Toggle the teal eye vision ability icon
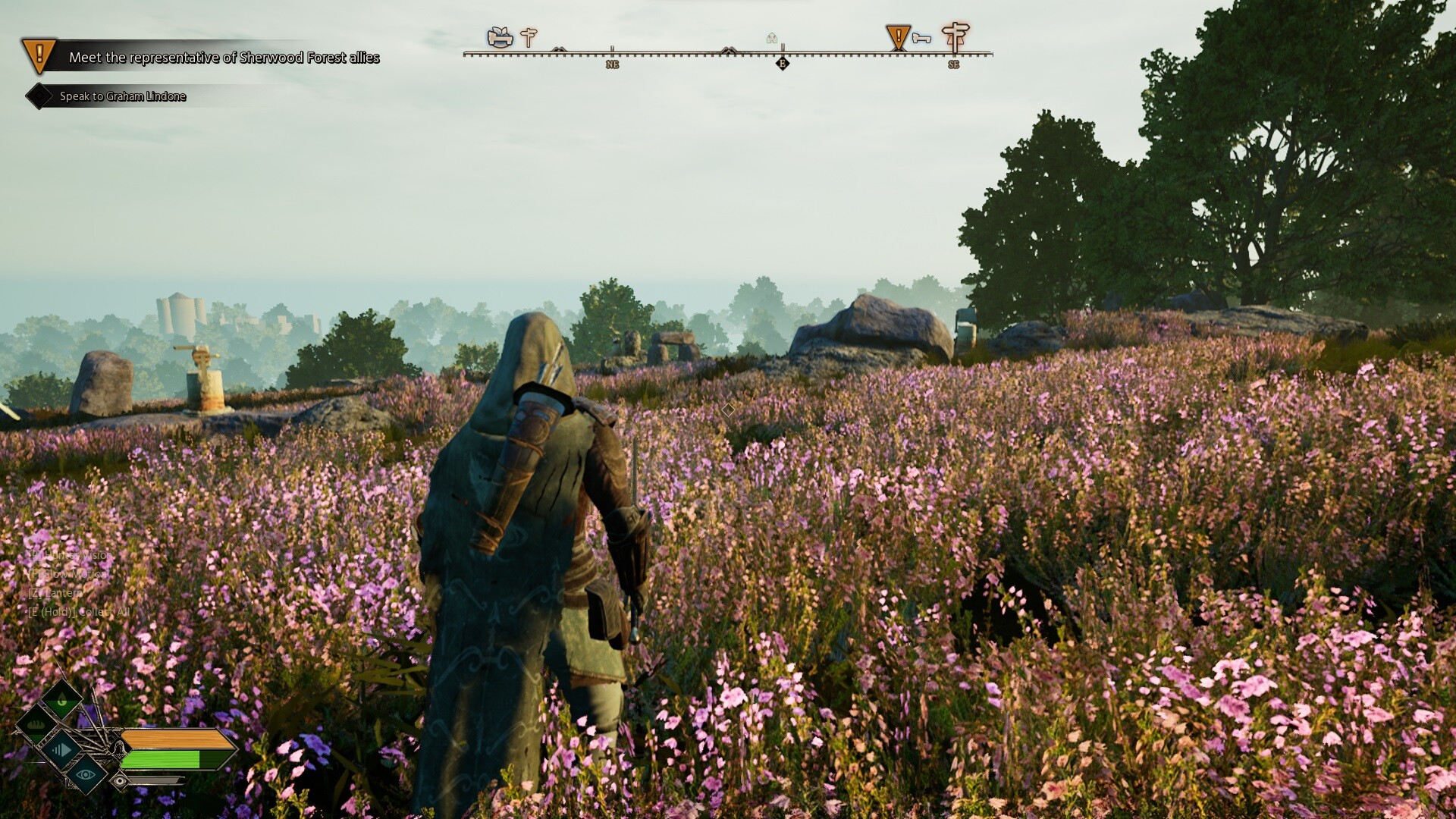The image size is (1456, 819). click(85, 774)
